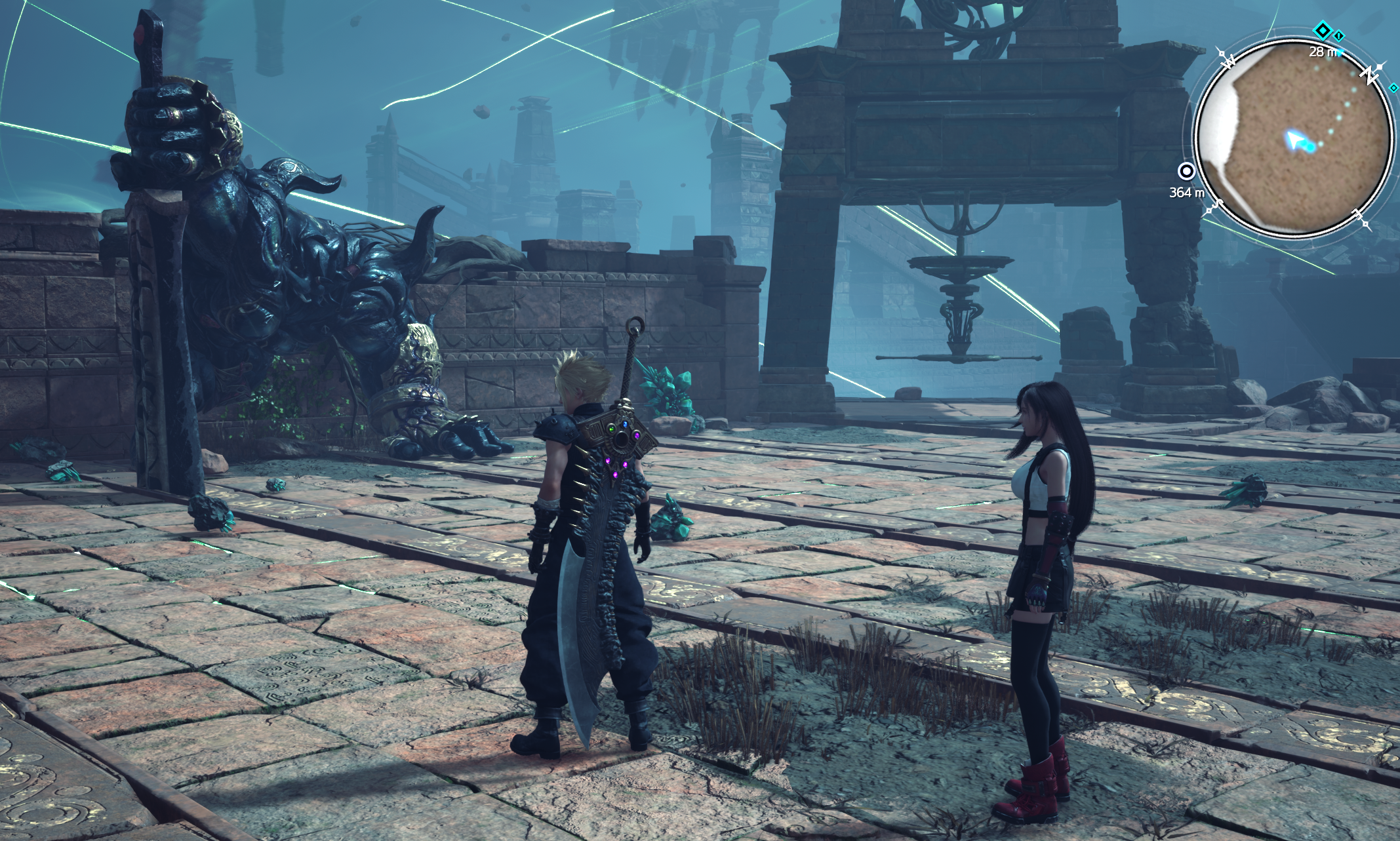Select the white ring objective marker

(1186, 172)
